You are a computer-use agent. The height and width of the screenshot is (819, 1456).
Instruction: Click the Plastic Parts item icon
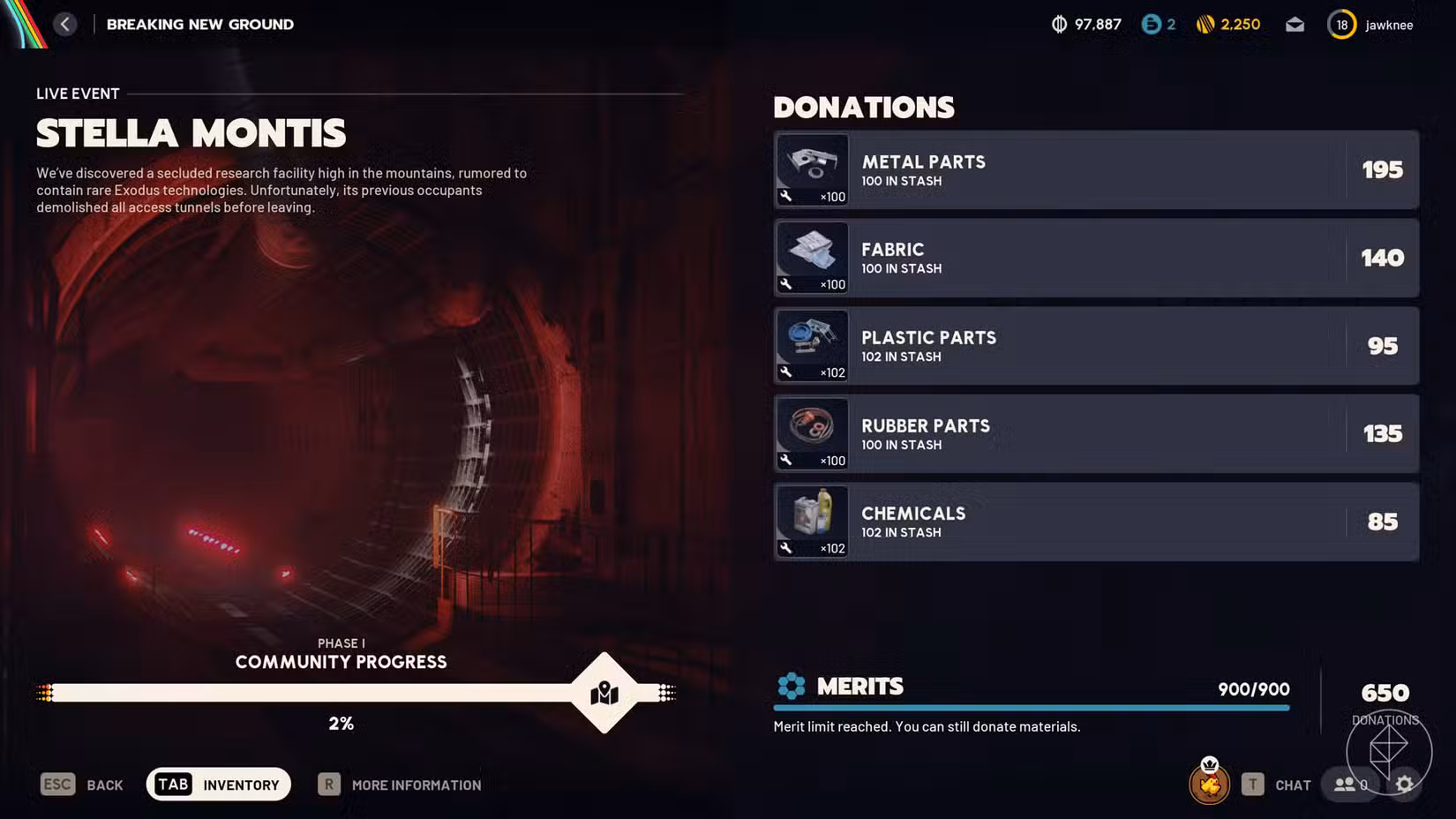[x=811, y=345]
